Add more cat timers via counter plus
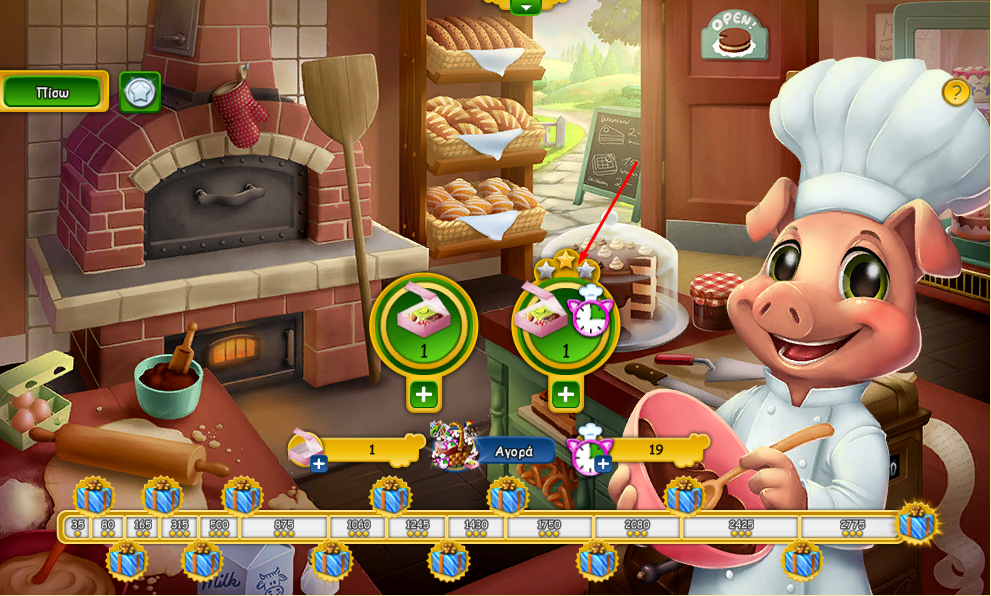 [602, 463]
